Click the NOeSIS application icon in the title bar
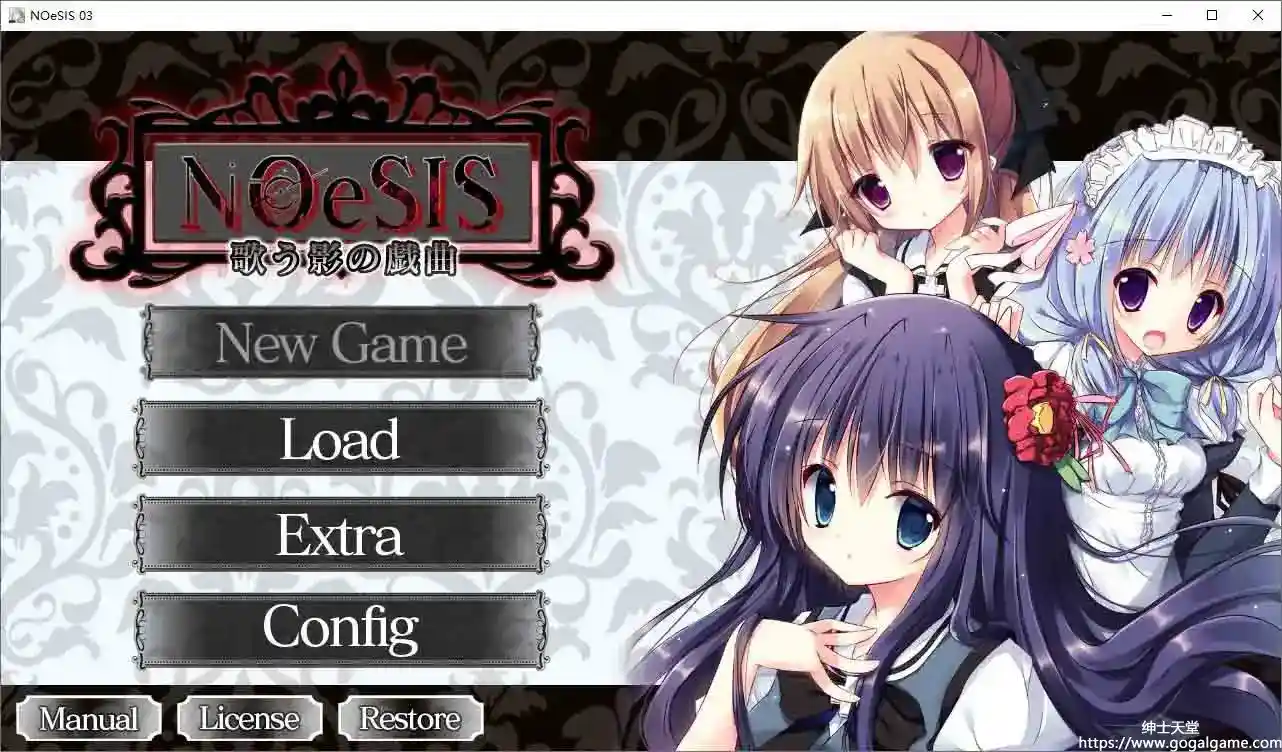Viewport: 1282px width, 752px height. pos(15,15)
